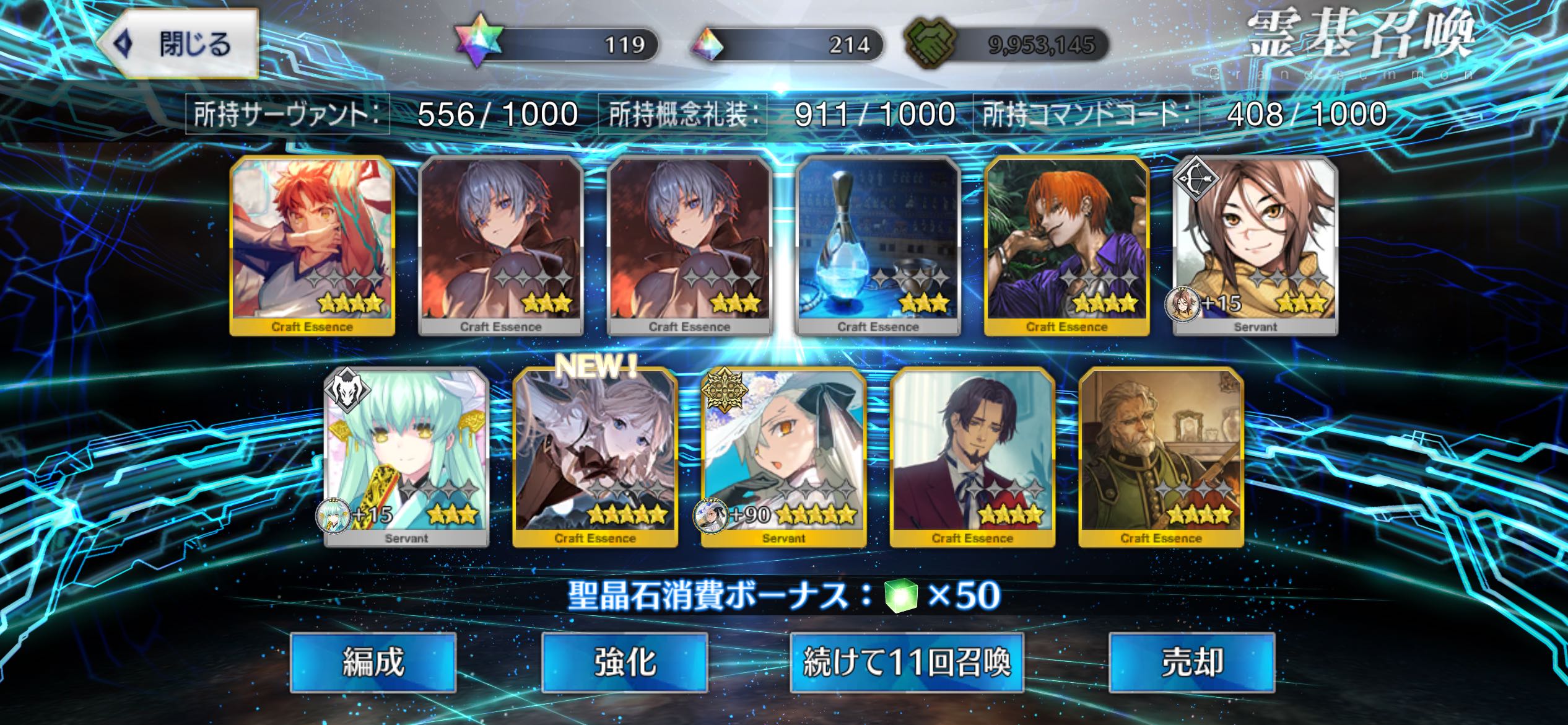Open the 編成 formation menu
Viewport: 1568px width, 725px height.
(373, 662)
